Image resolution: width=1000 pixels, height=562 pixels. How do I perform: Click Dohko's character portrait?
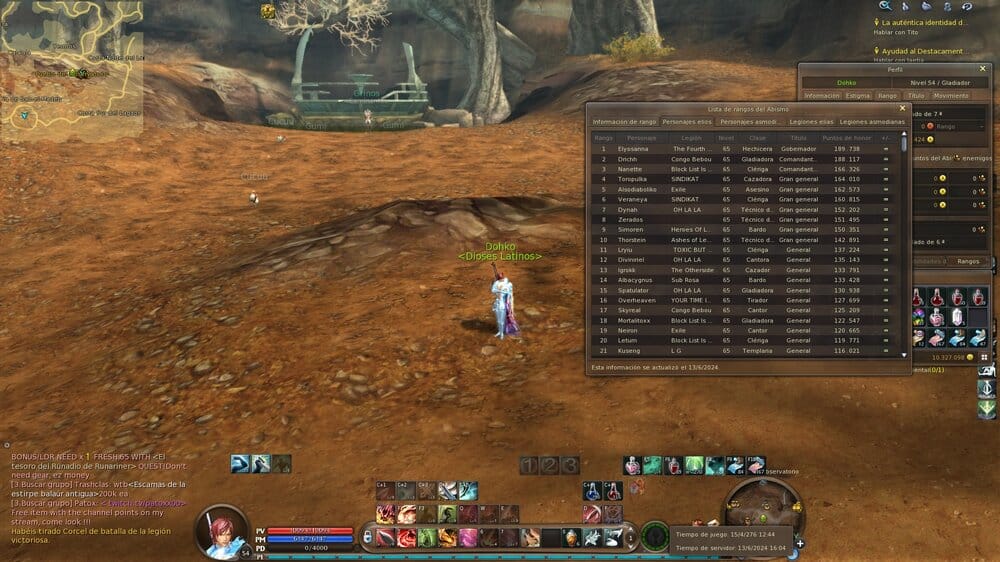click(222, 532)
